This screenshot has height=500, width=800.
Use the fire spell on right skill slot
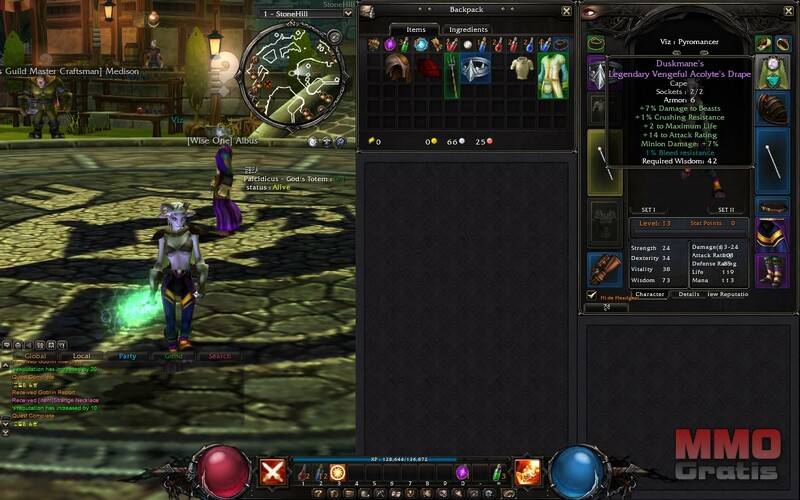[x=527, y=471]
